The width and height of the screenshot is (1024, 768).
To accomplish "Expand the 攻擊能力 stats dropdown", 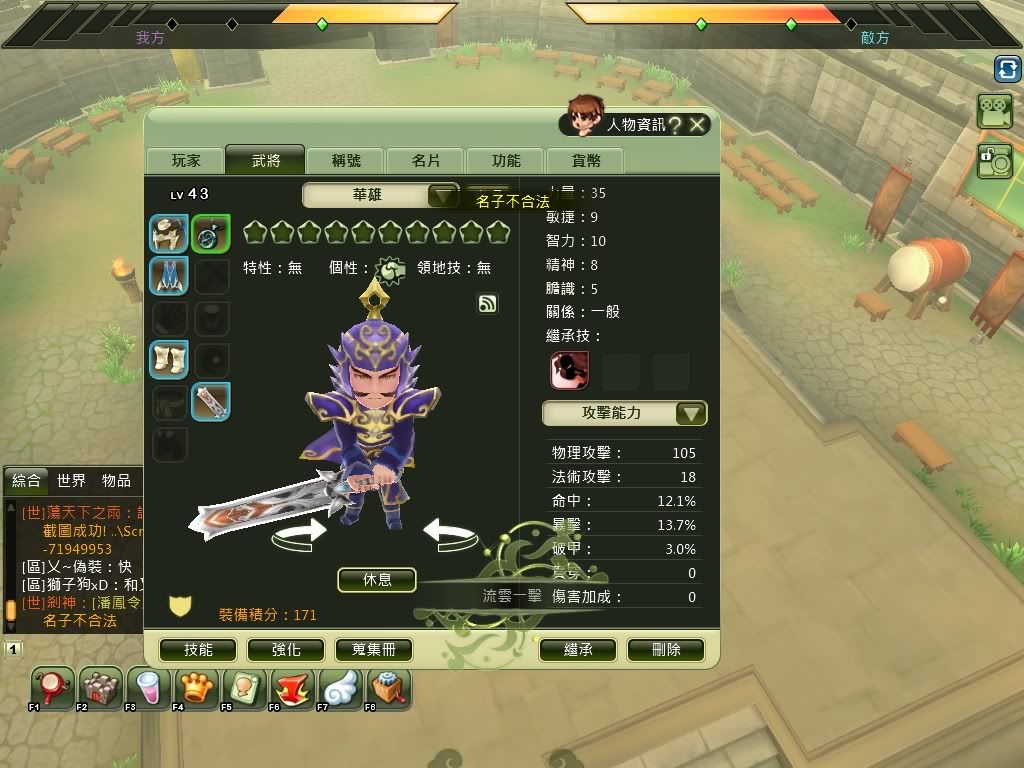I will click(691, 413).
